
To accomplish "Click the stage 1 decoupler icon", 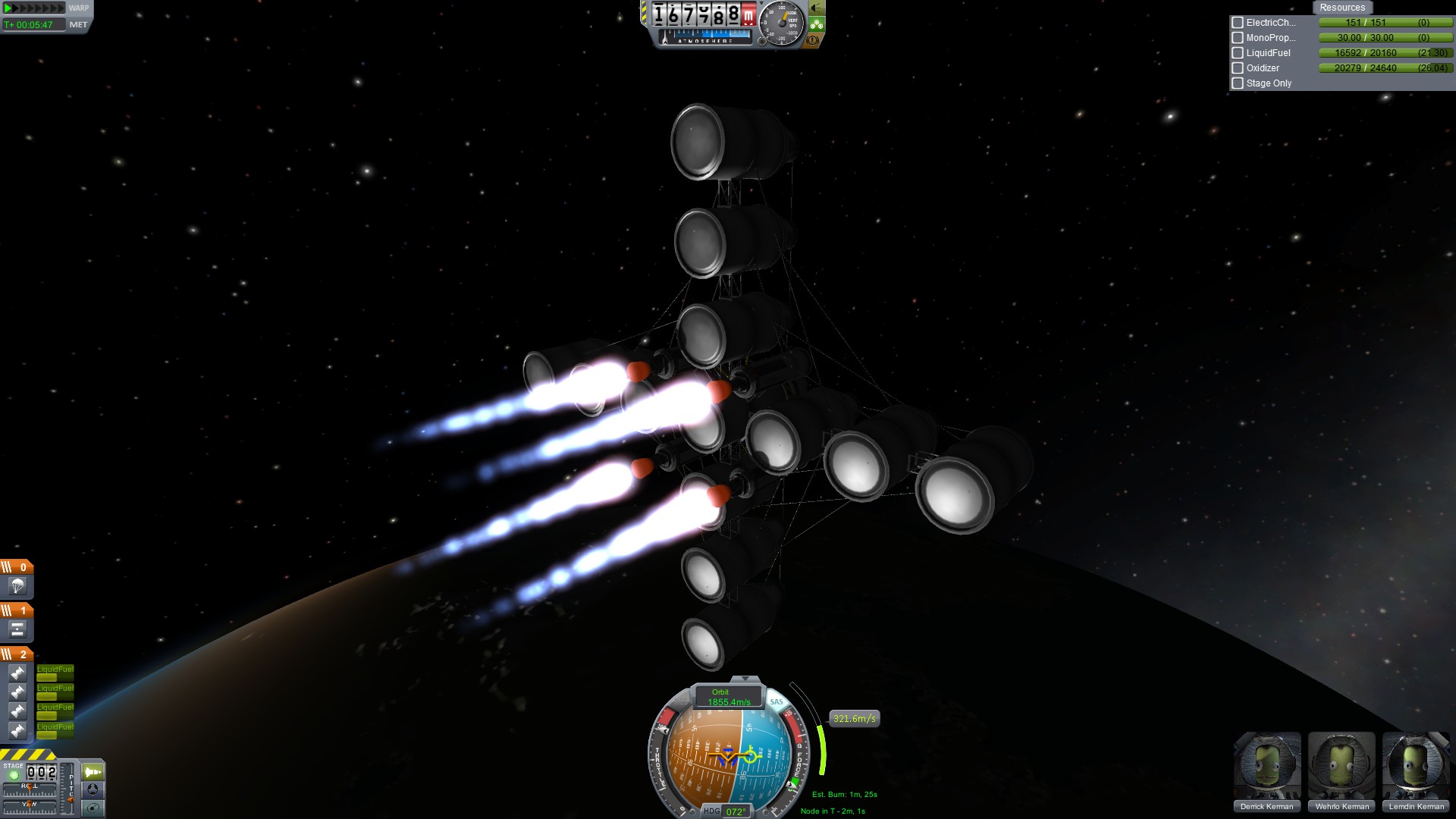I will [17, 629].
